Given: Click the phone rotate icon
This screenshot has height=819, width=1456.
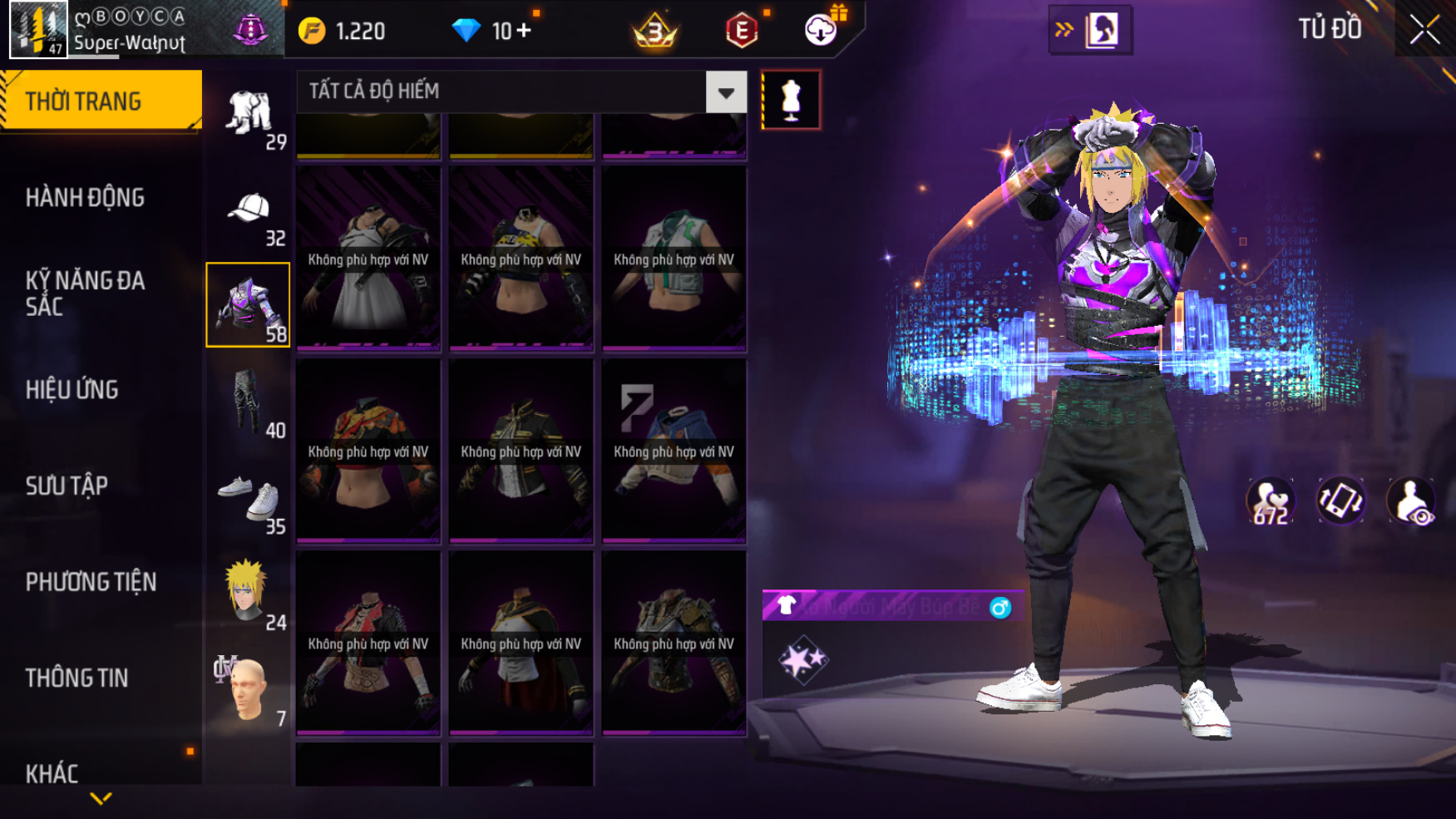Looking at the screenshot, I should (x=1340, y=501).
